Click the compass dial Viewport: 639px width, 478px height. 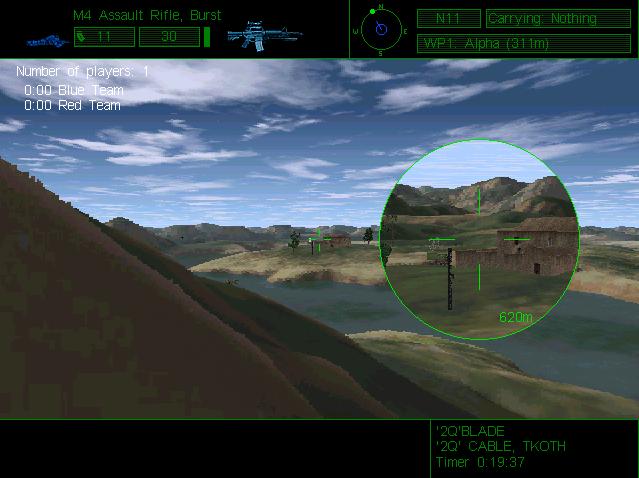(x=380, y=28)
